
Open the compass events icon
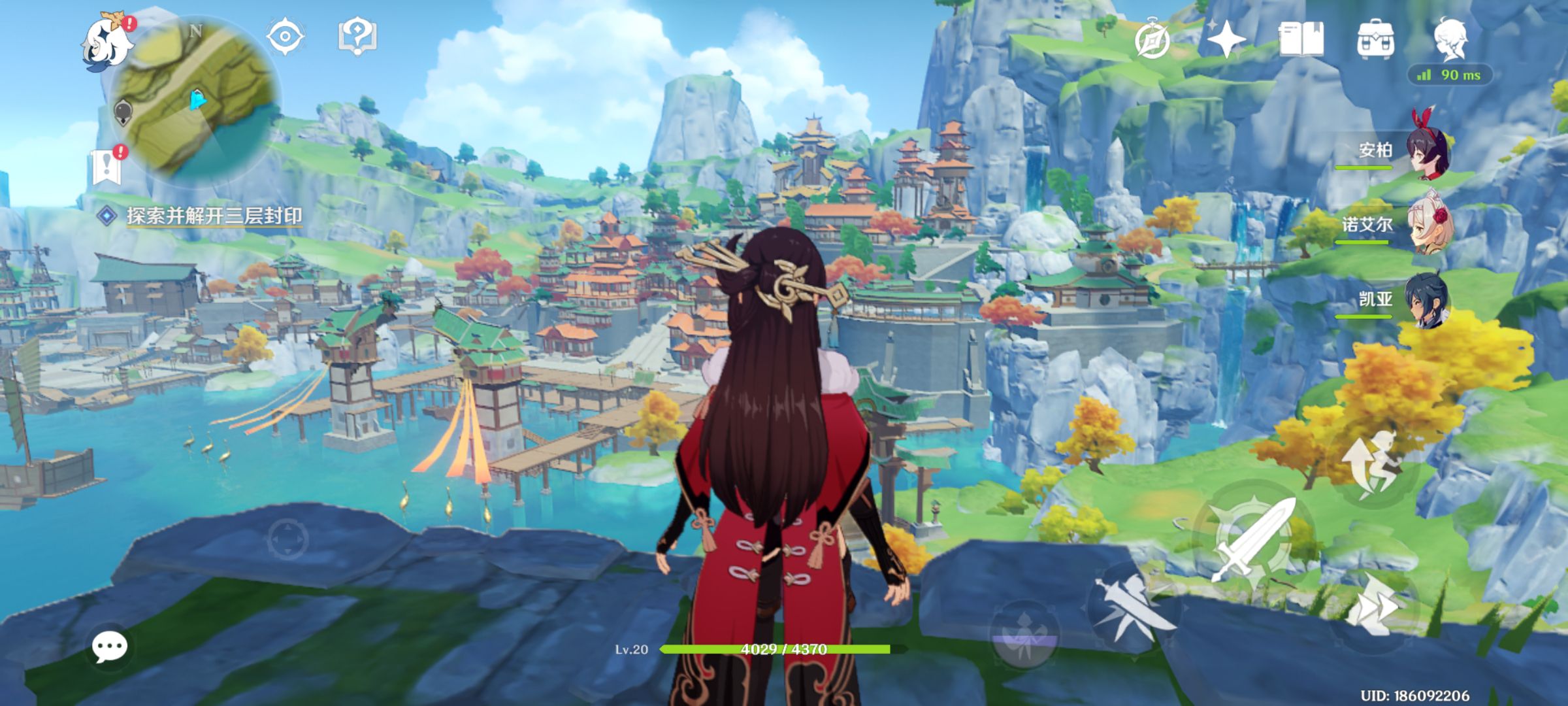click(1152, 41)
